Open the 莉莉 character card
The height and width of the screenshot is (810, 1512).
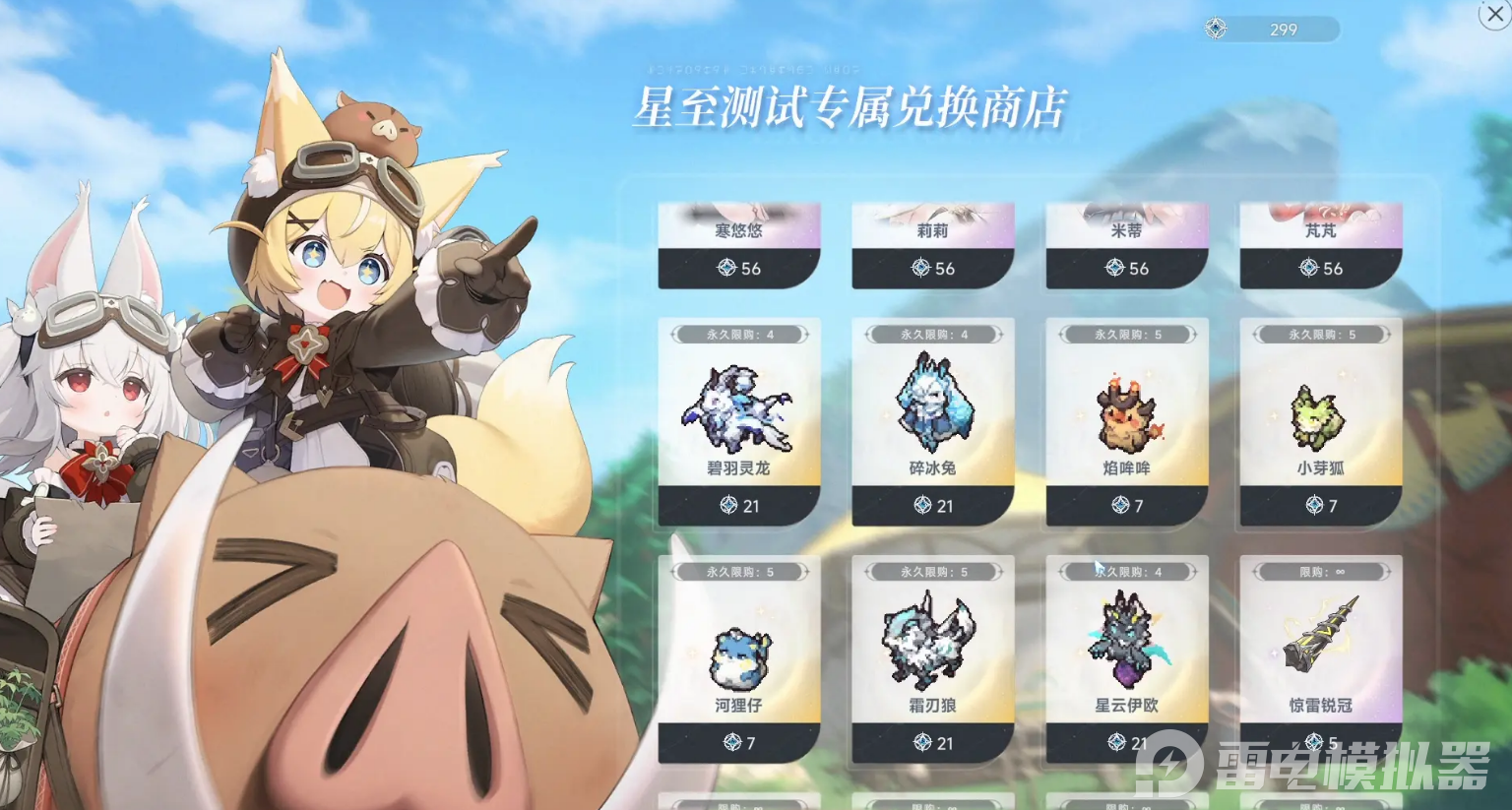click(x=933, y=226)
